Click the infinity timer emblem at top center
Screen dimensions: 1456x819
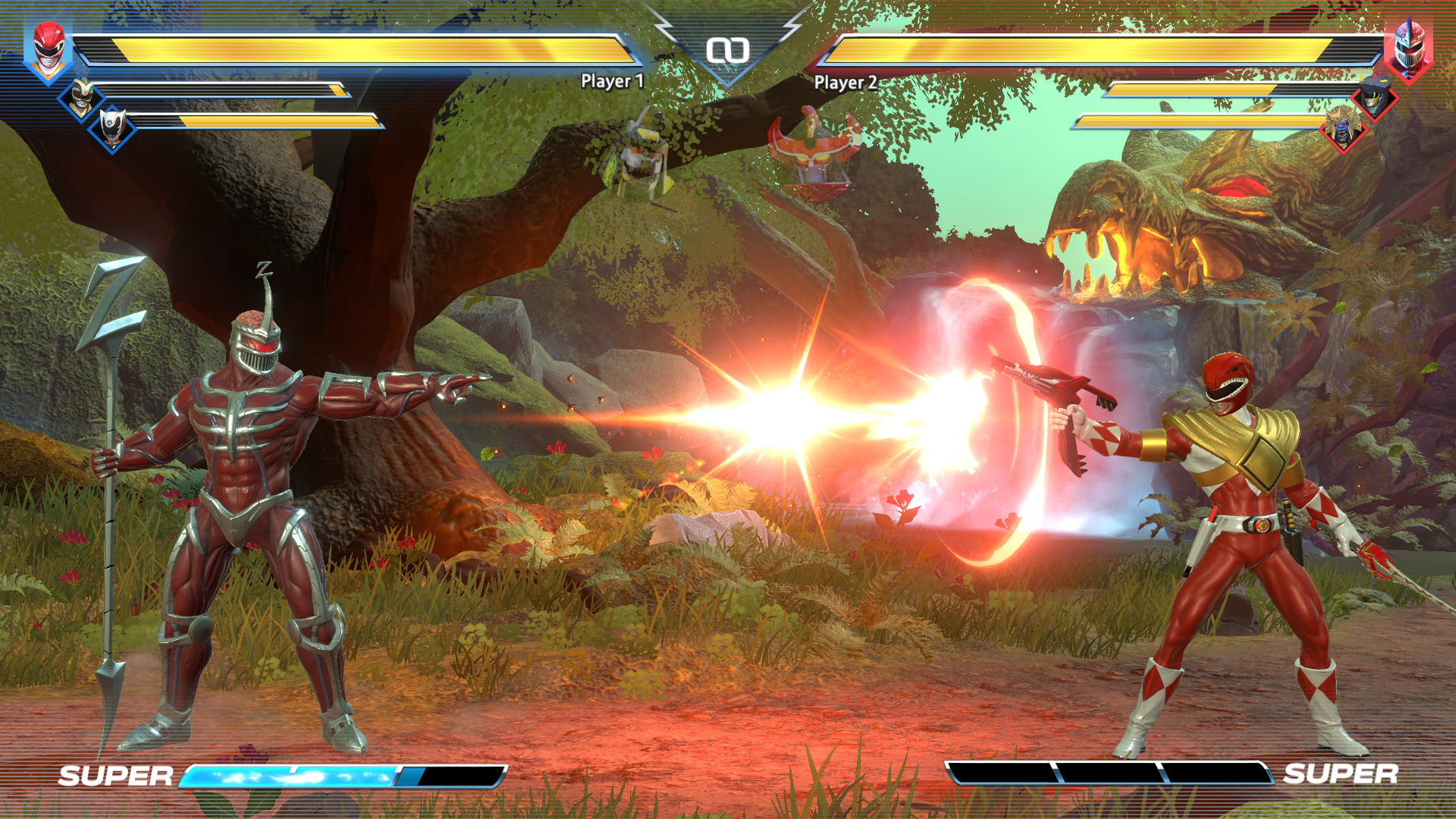coord(730,49)
